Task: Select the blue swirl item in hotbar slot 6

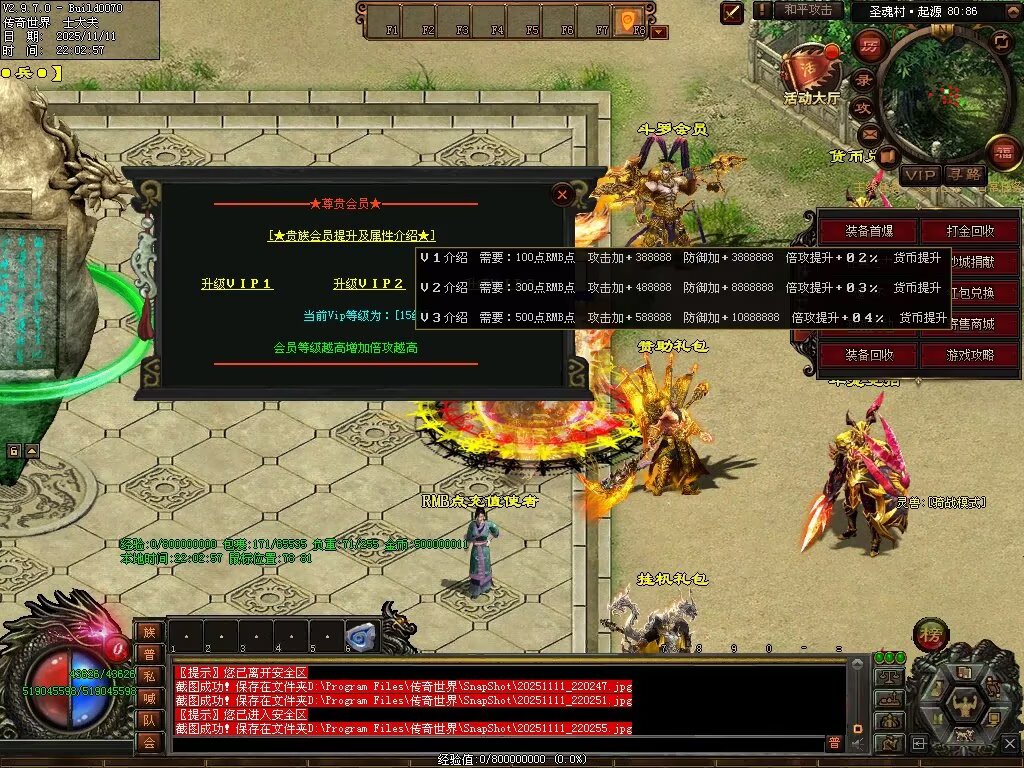Action: coord(361,636)
